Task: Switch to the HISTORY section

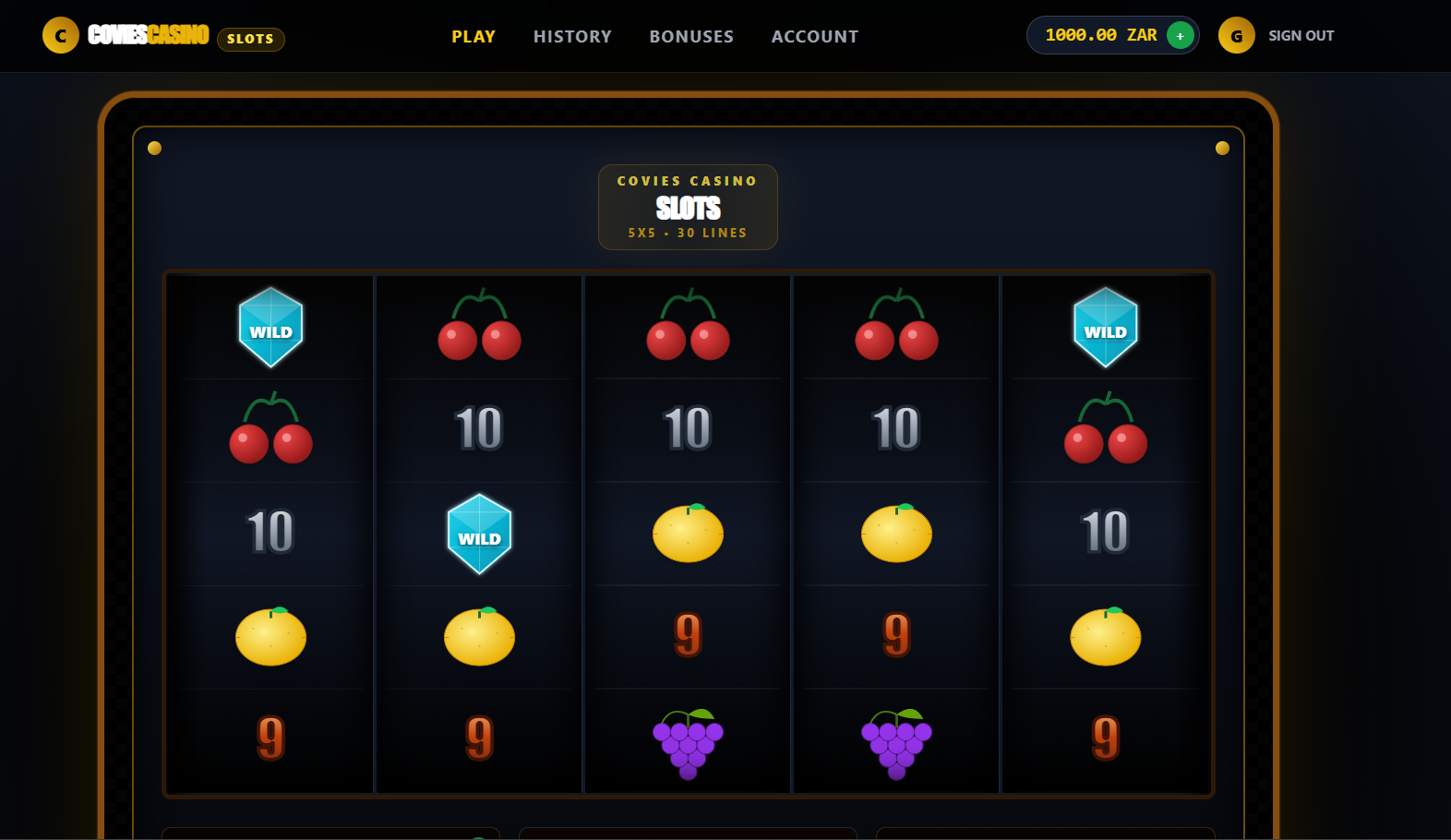Action: [x=572, y=36]
